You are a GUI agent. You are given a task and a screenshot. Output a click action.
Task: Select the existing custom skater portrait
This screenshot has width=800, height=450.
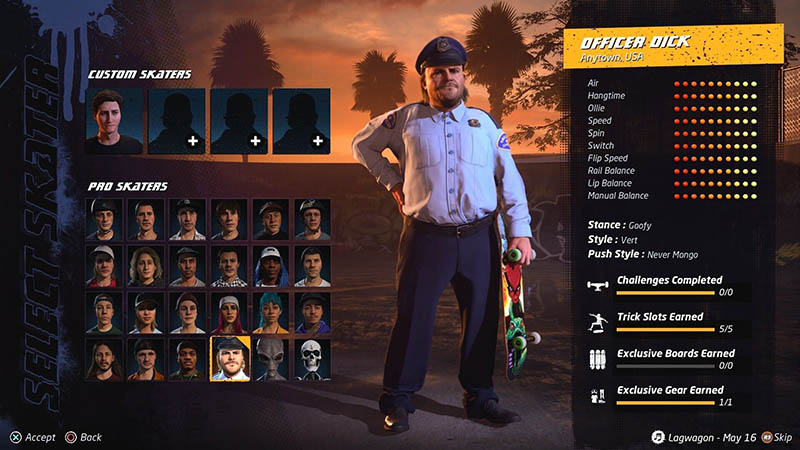(x=114, y=121)
